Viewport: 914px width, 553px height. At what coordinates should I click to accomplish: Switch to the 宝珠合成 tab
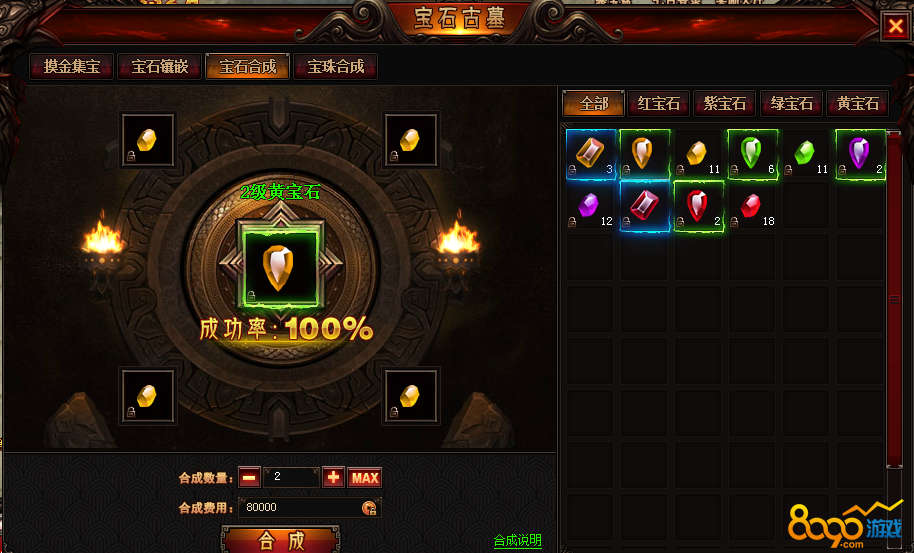336,68
